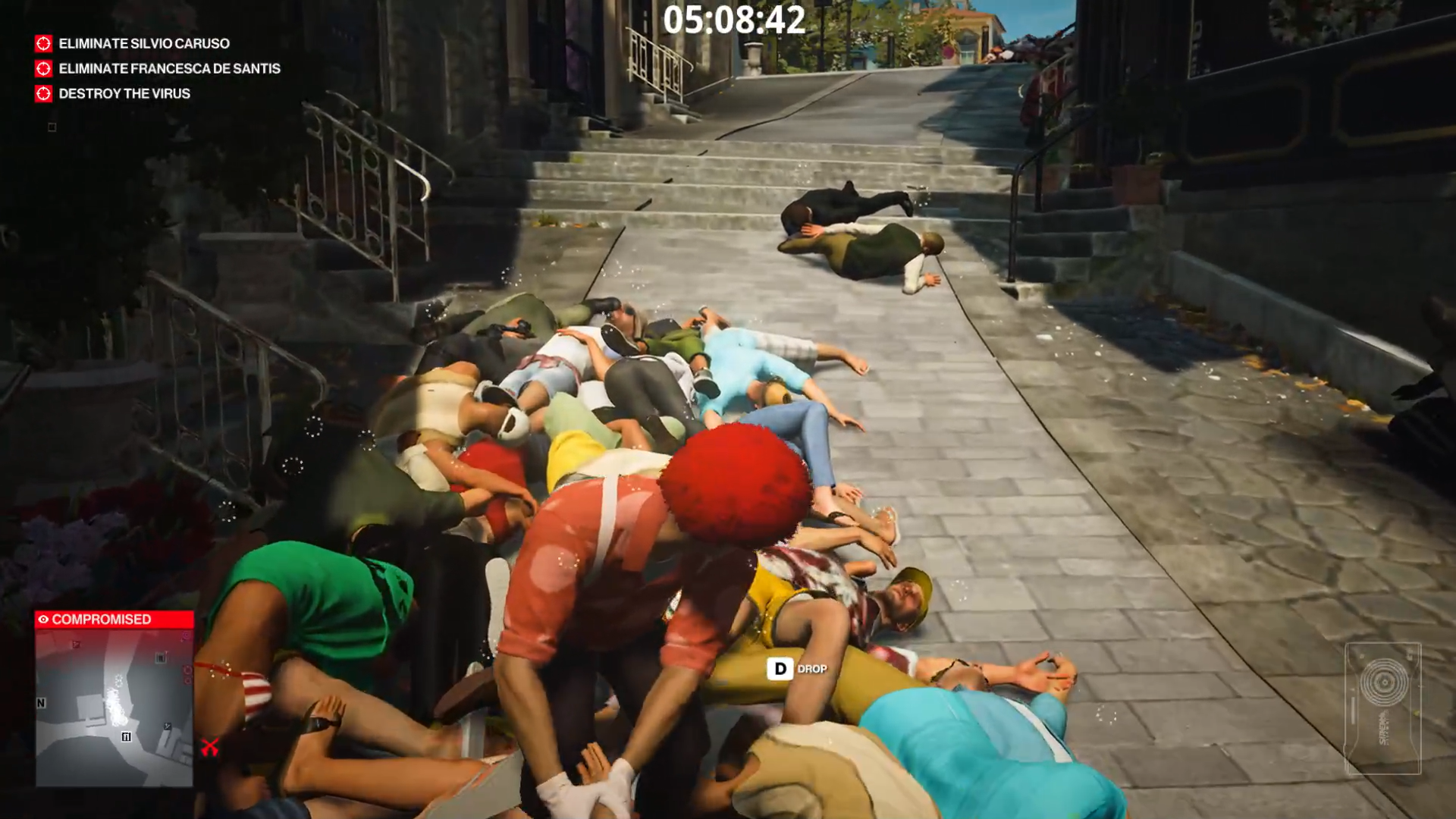The width and height of the screenshot is (1456, 819).
Task: Click the crosshair icon beside ELIMINATE SILVIO CARUSO
Action: pyautogui.click(x=42, y=44)
